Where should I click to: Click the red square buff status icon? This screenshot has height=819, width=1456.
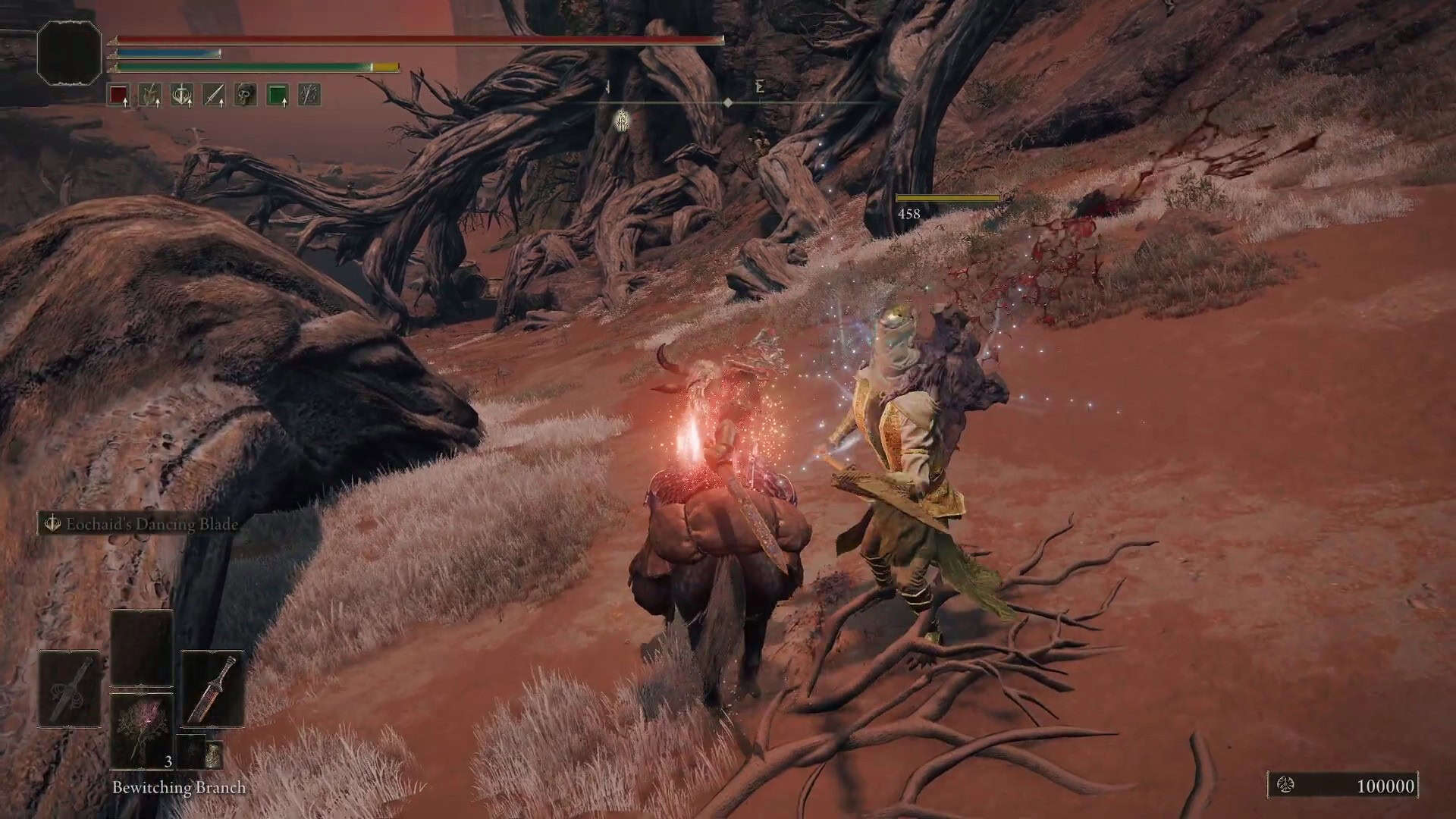[118, 95]
